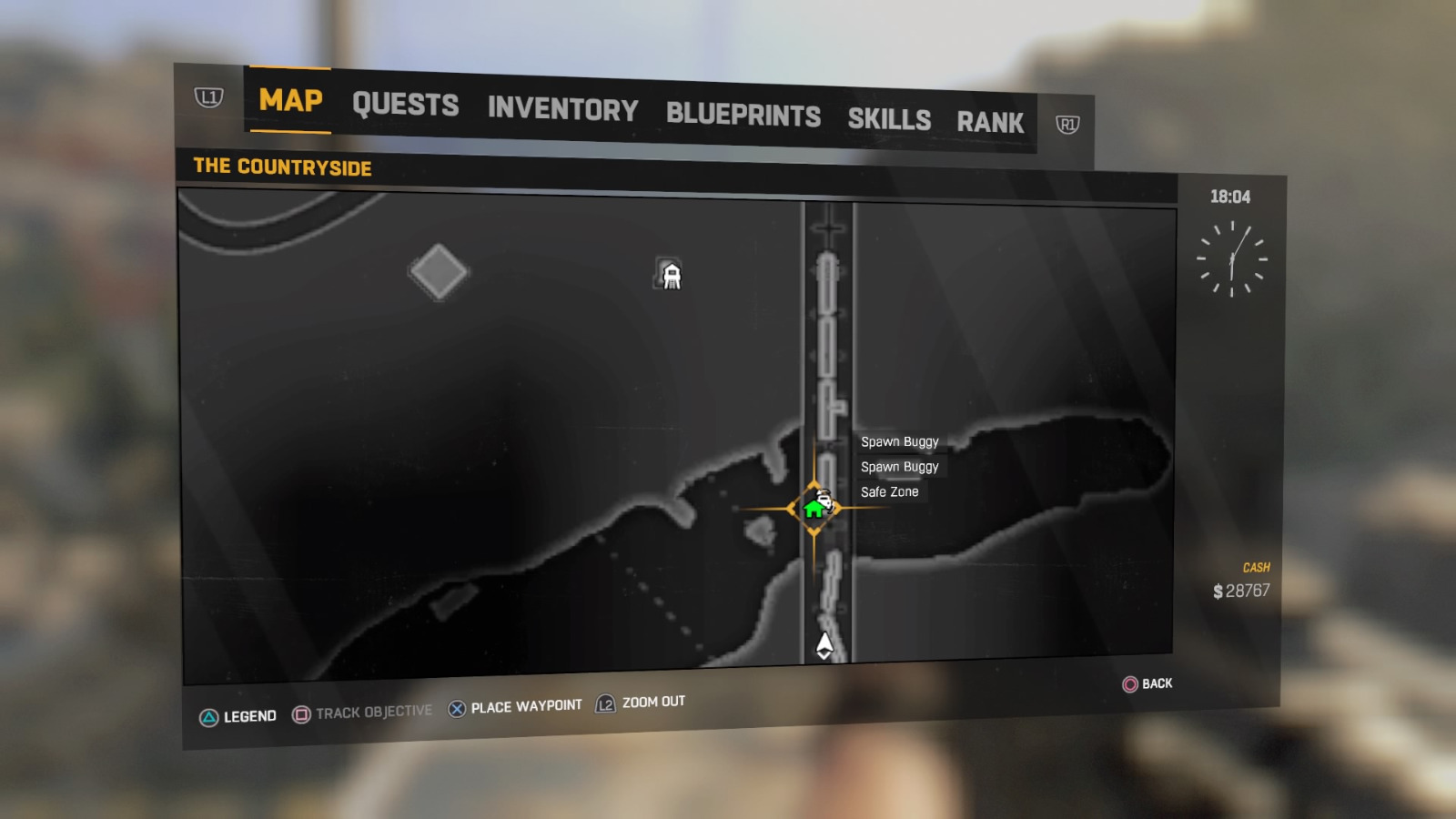The height and width of the screenshot is (819, 1456).
Task: Activate Zoom Out via L2
Action: [x=640, y=703]
